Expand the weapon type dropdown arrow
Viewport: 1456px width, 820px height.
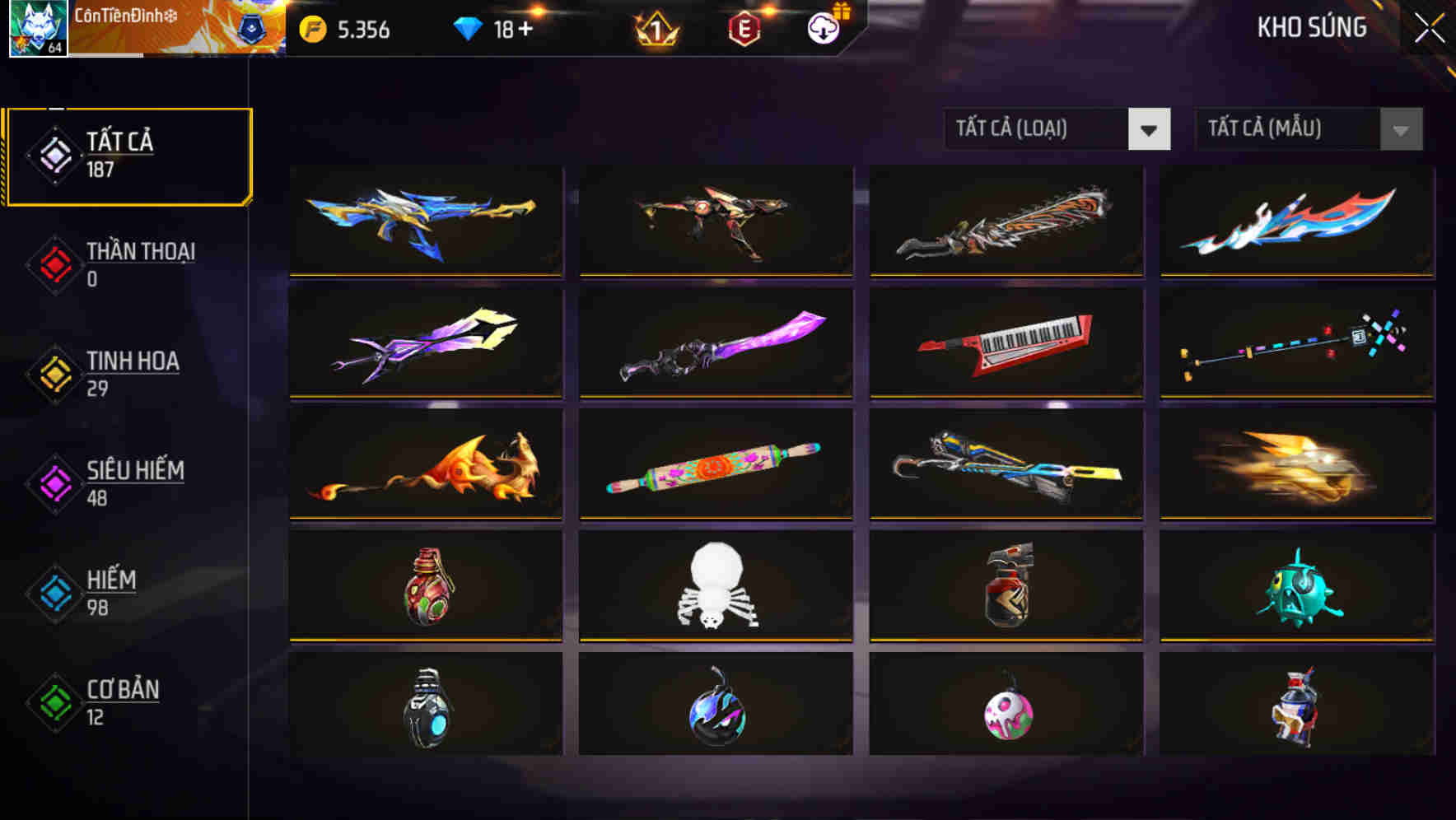[x=1150, y=129]
